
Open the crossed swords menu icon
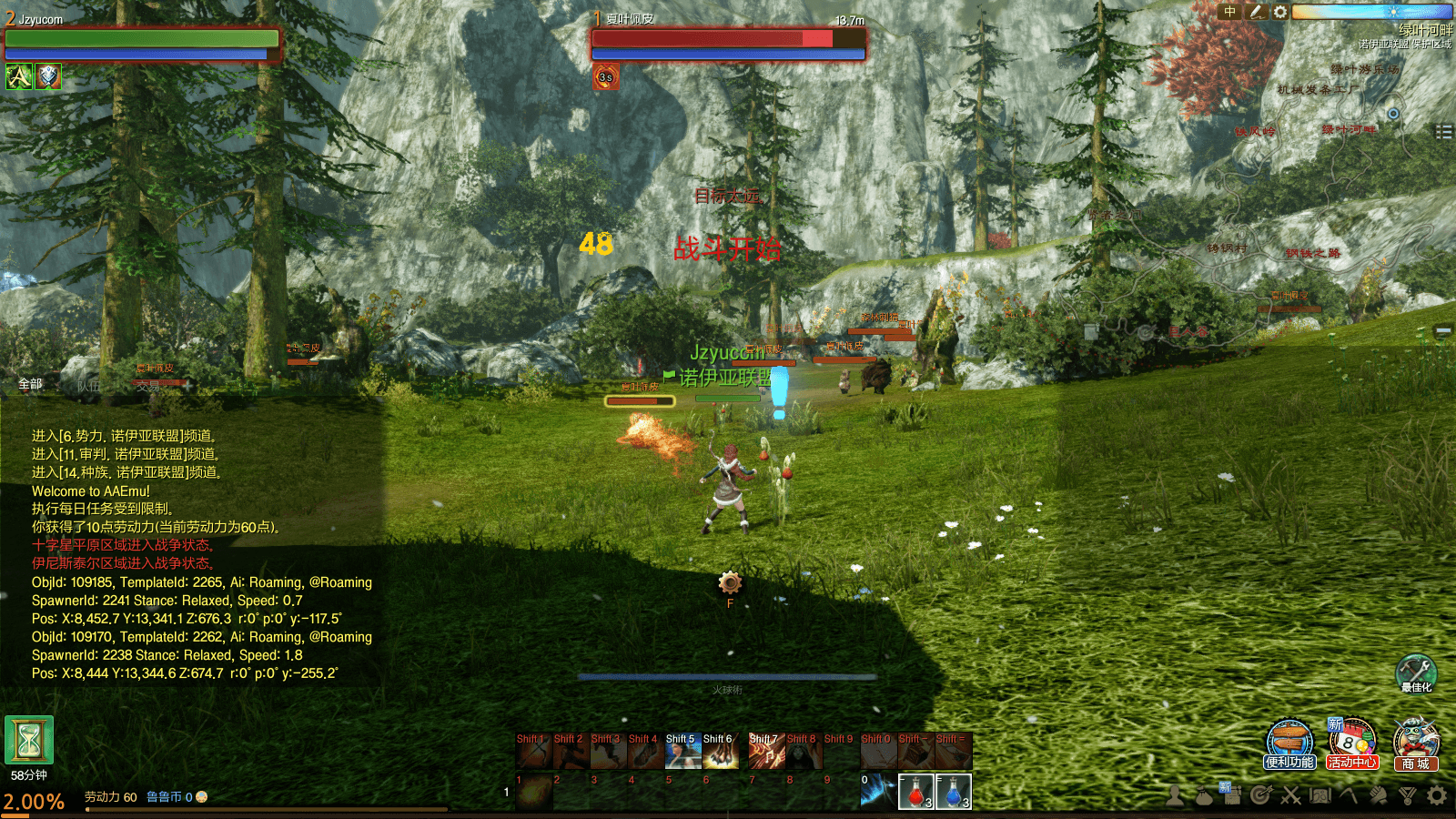click(1290, 795)
